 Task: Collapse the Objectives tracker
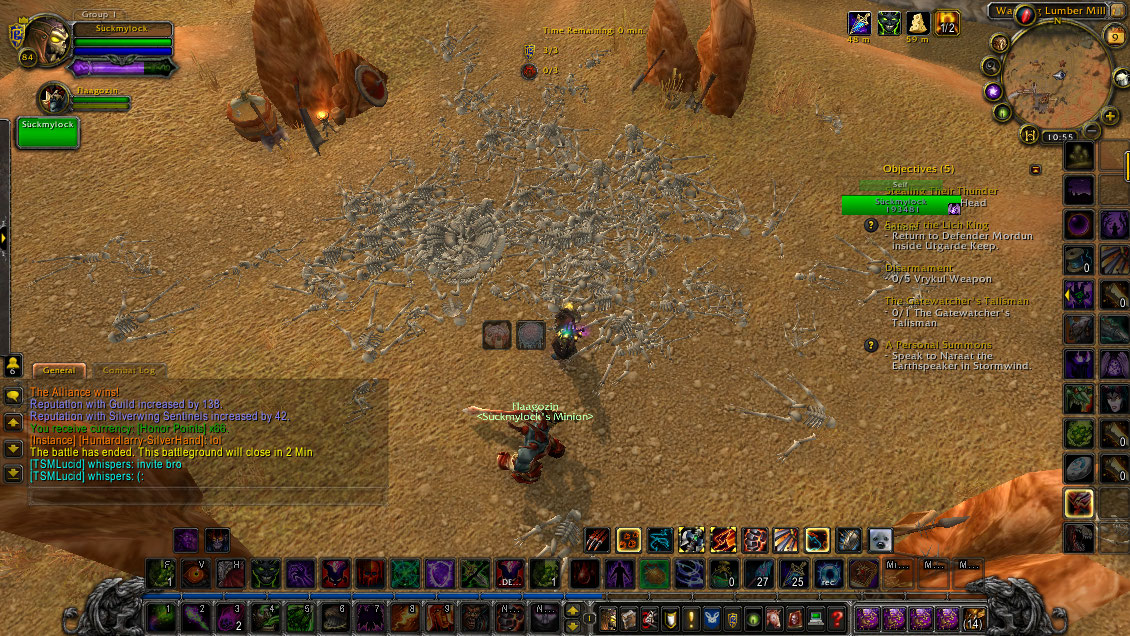pyautogui.click(x=1035, y=169)
